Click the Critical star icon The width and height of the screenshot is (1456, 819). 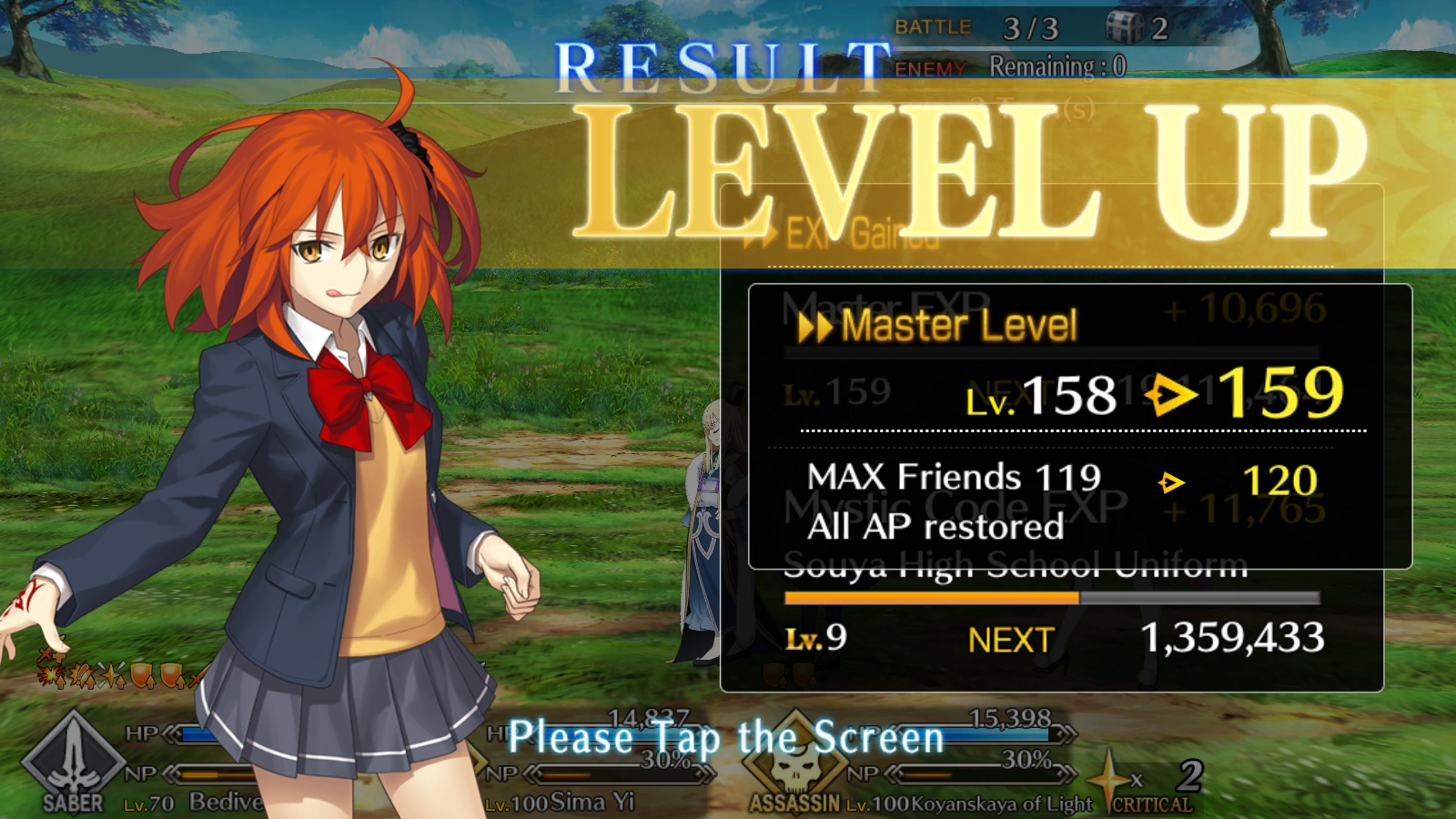point(1110,778)
